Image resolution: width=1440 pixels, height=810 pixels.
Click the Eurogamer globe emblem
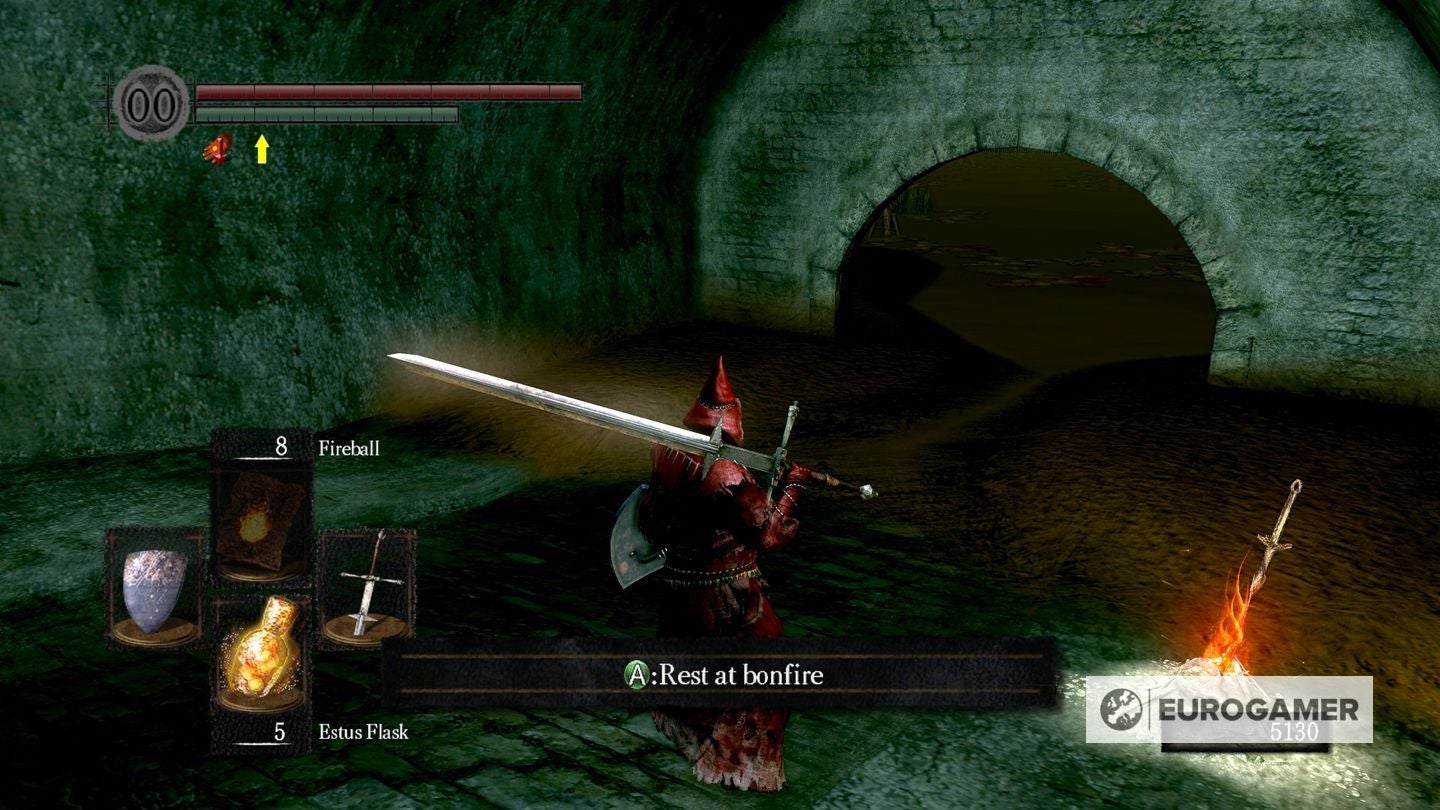coord(1122,709)
